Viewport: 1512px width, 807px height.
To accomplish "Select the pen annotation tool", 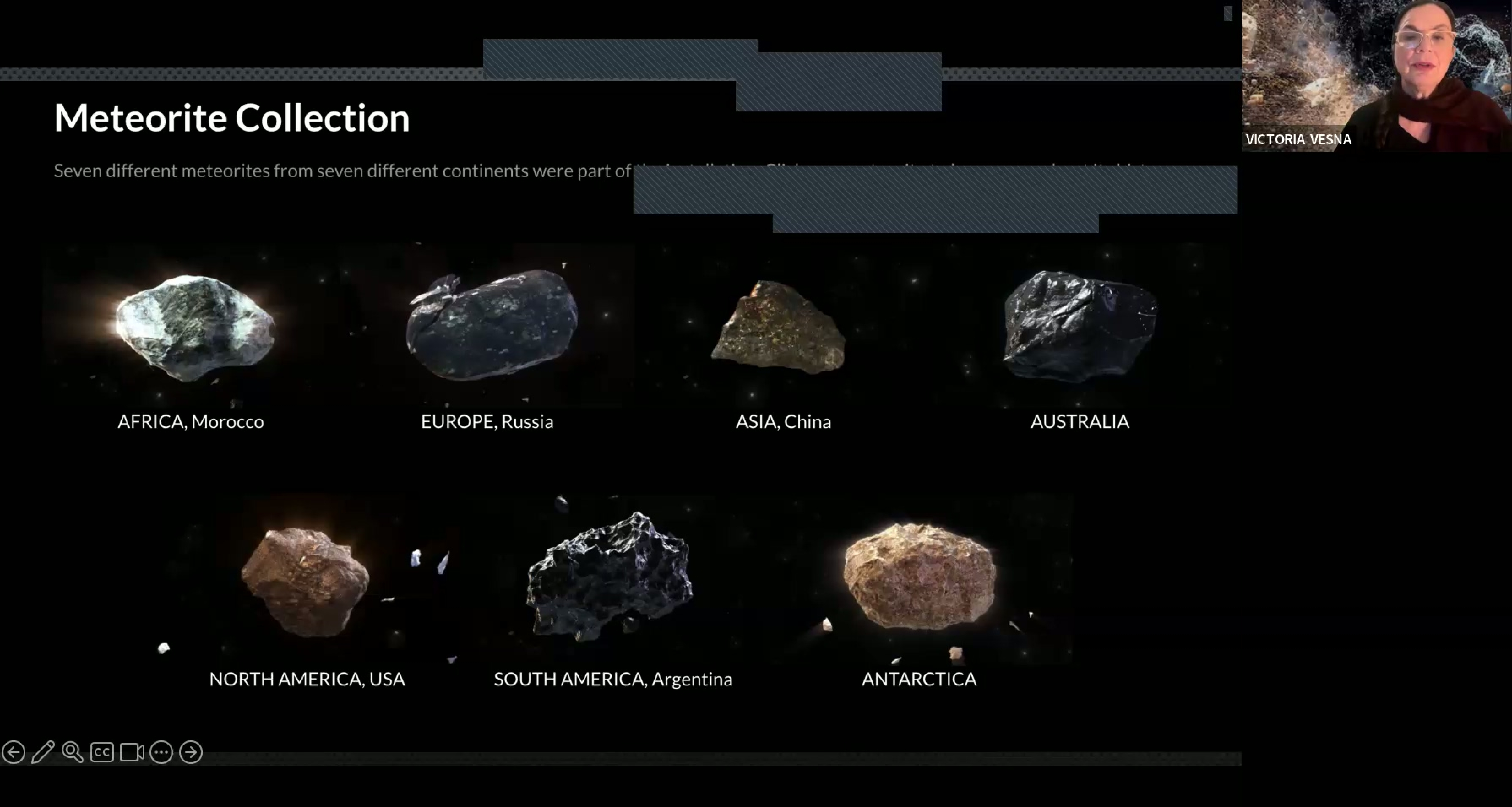I will point(43,752).
